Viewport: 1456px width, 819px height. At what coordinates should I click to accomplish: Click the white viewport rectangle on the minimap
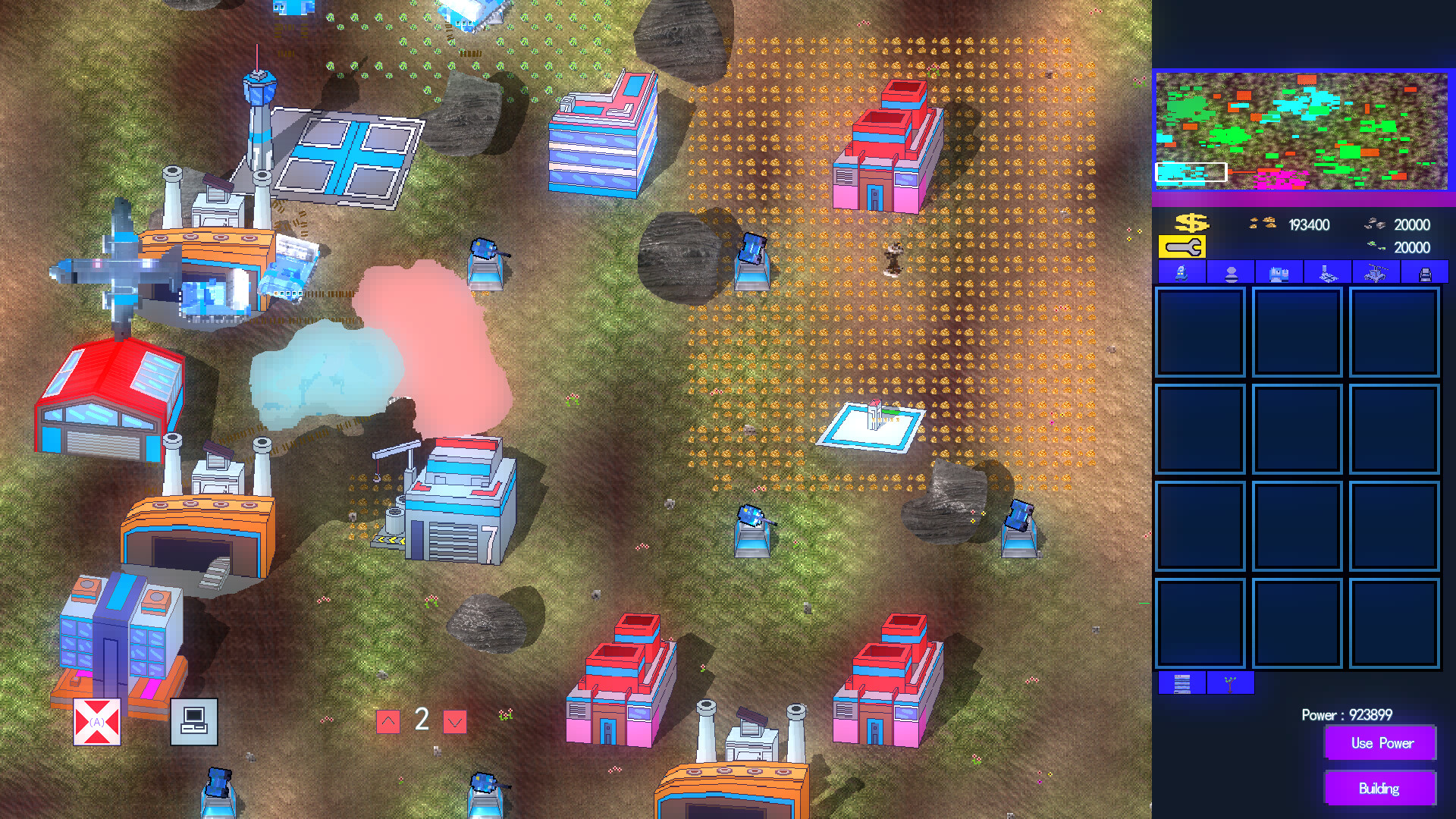(1191, 173)
